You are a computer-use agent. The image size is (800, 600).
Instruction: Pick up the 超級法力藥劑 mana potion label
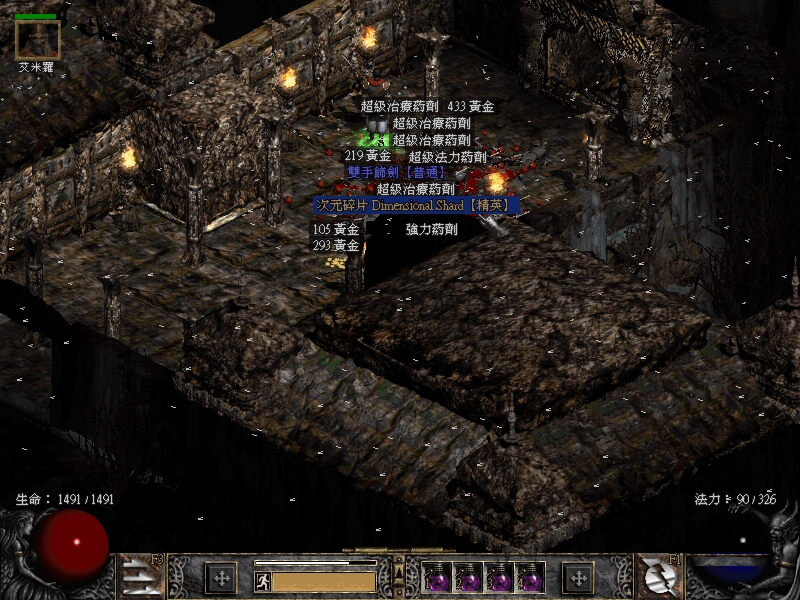point(447,157)
